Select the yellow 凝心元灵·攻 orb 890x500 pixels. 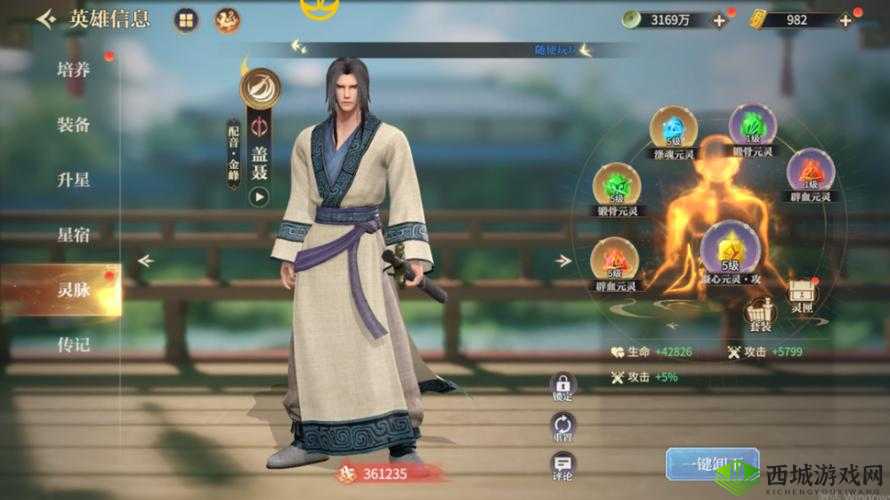727,247
